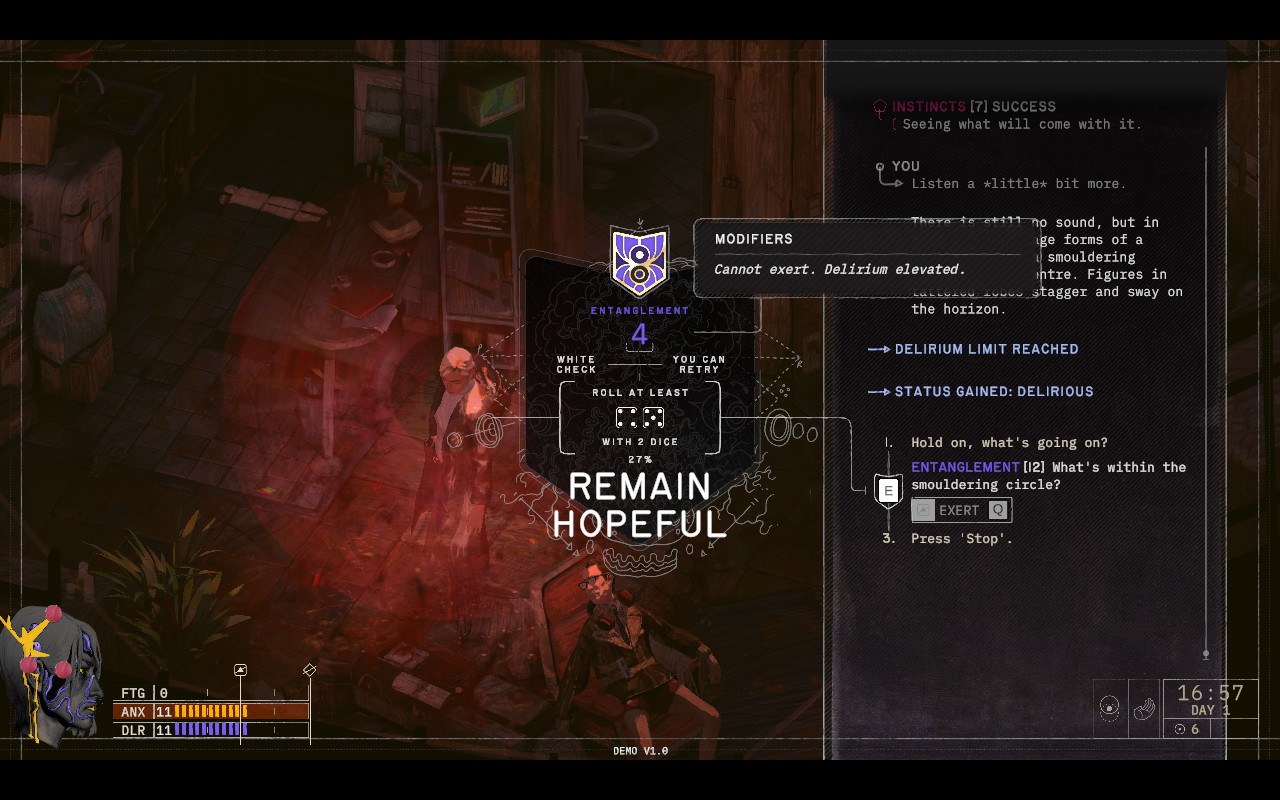Click the STATUS GAINED: DELIRIOUS notification
The image size is (1280, 800).
[995, 391]
